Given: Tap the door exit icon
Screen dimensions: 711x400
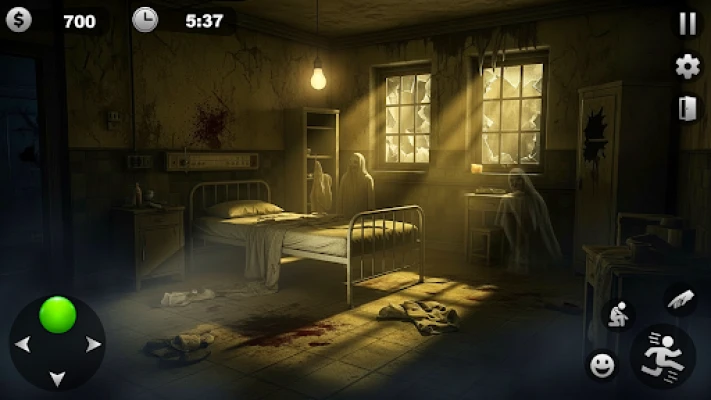Looking at the screenshot, I should 686,108.
